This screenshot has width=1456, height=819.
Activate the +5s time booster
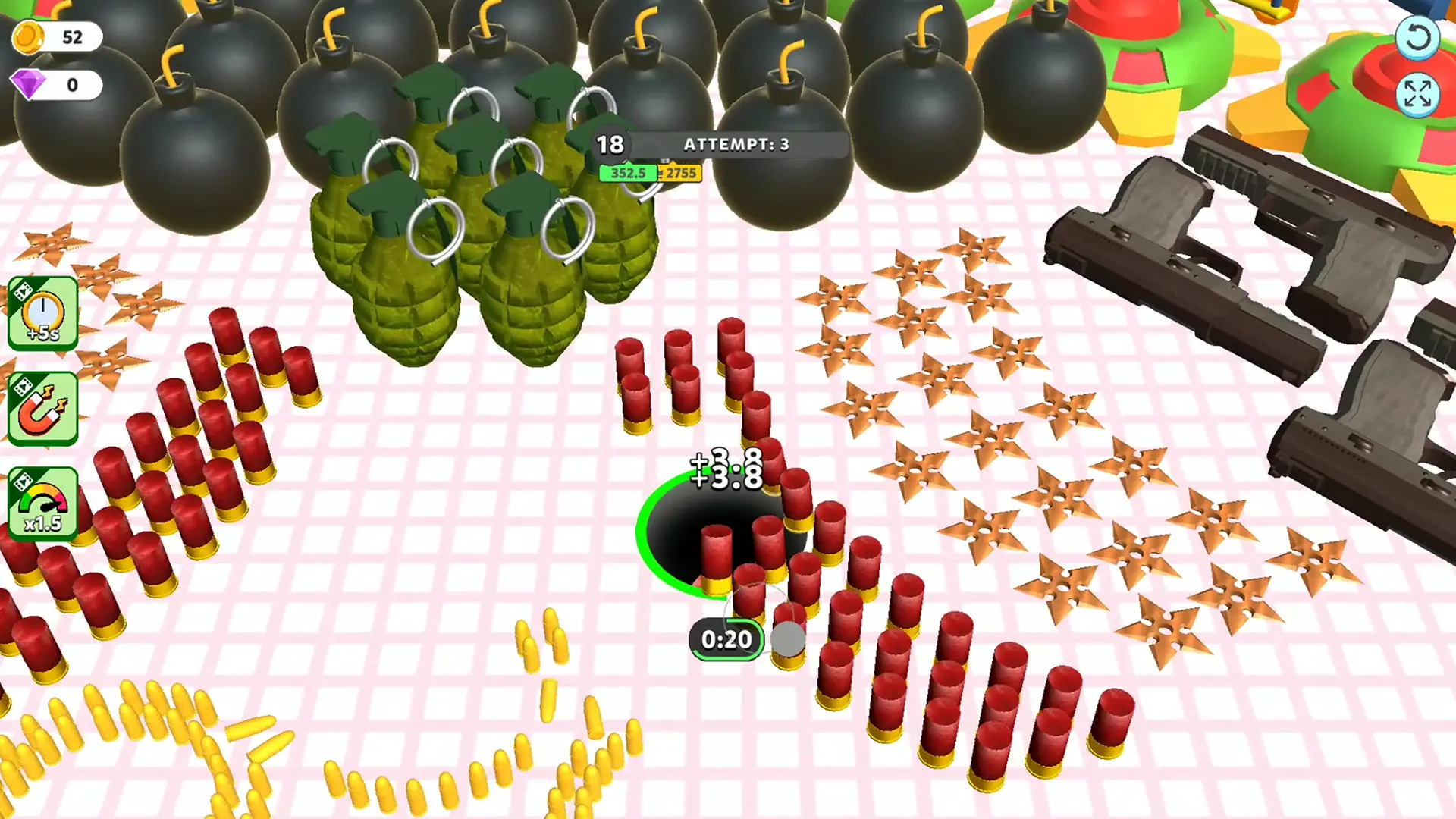(x=43, y=315)
